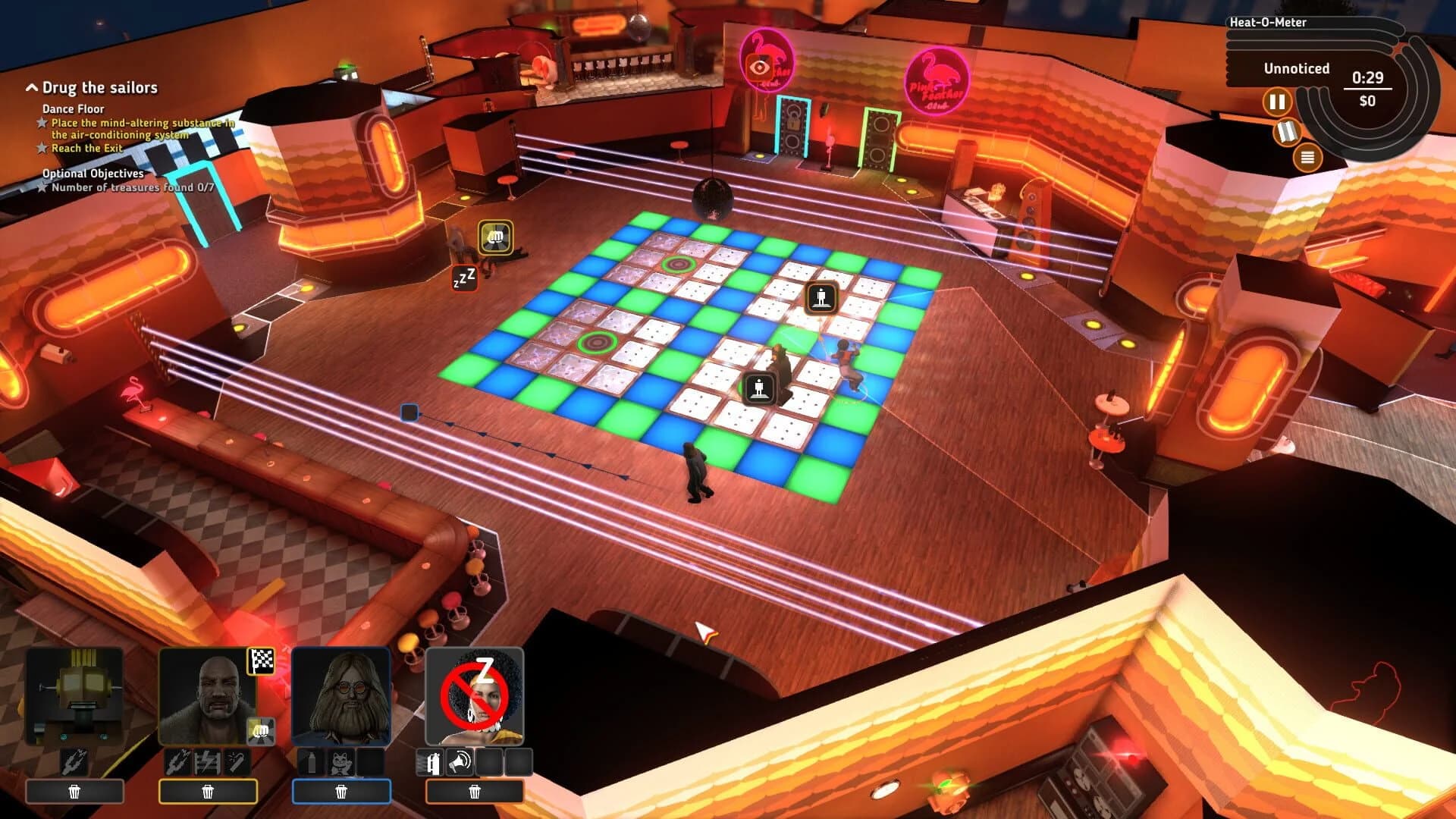Toggle the blueprint map view
1456x819 pixels.
click(x=1287, y=132)
